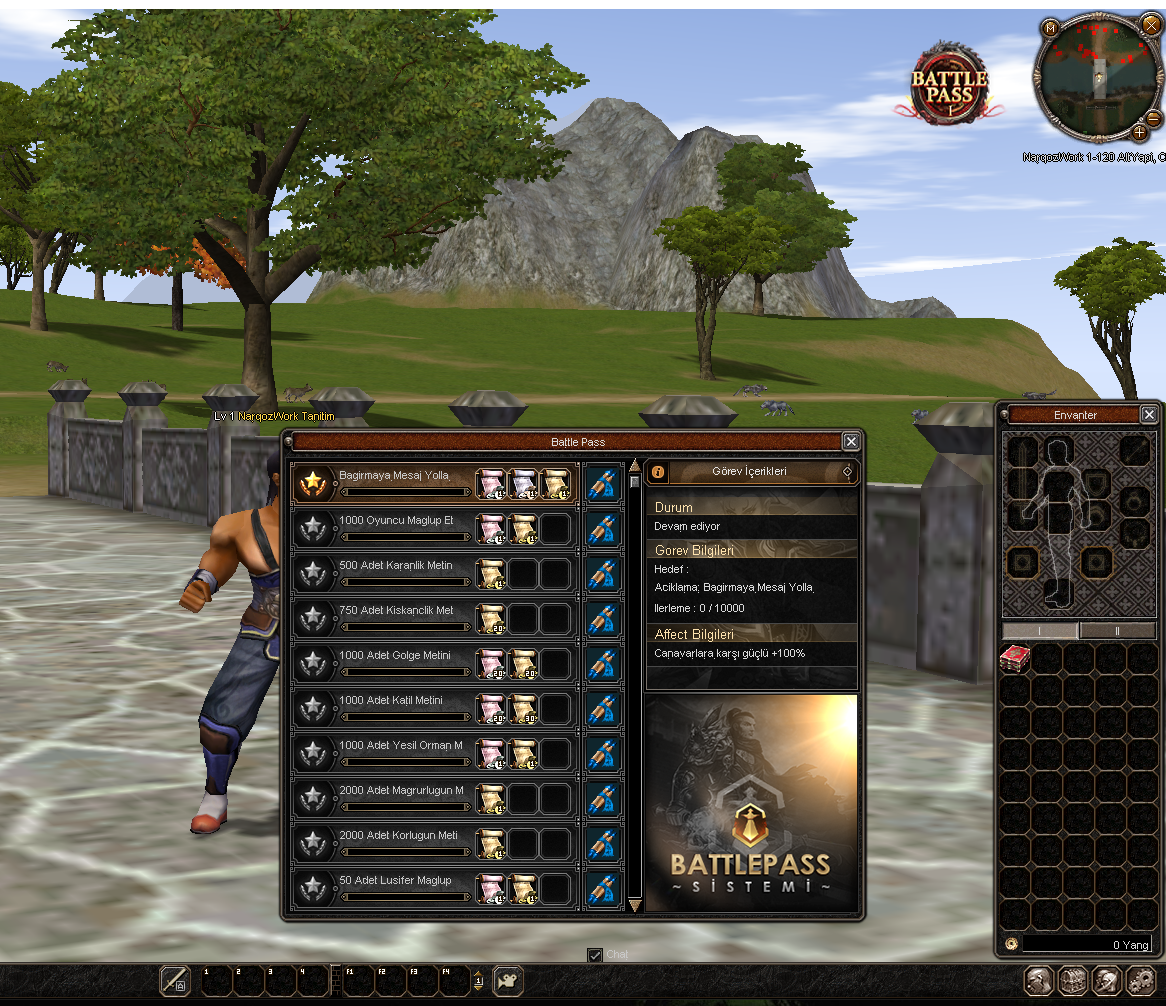Click the Battle Pass list scroll-down arrow
The image size is (1166, 1006).
[634, 905]
